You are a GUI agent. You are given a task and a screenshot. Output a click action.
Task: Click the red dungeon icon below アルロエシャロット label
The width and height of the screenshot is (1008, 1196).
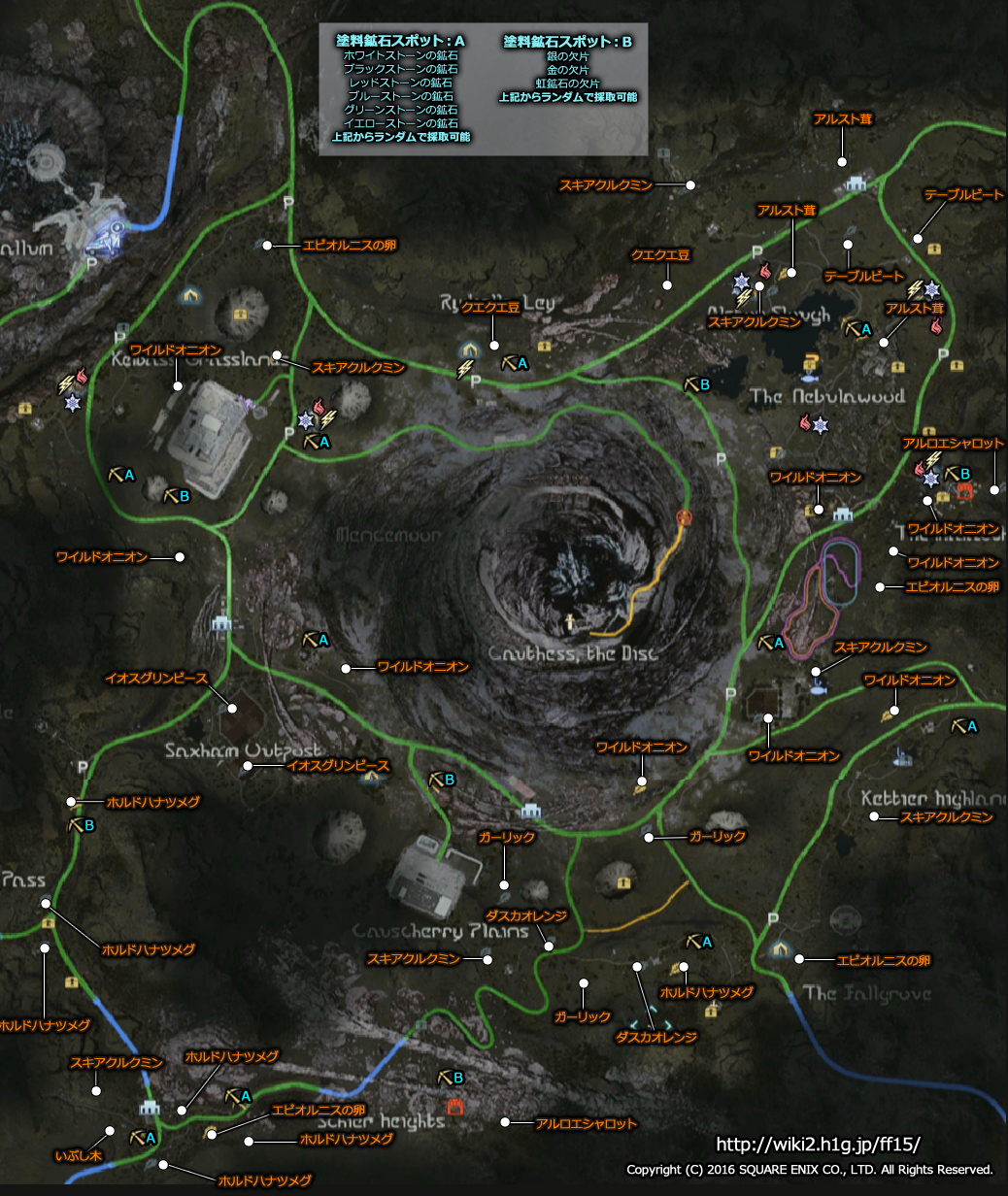pos(964,492)
